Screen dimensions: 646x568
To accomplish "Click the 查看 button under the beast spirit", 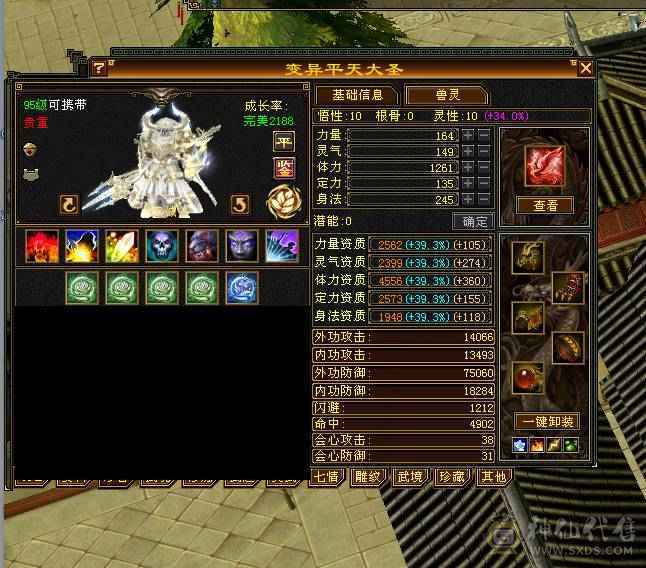I will tap(544, 205).
